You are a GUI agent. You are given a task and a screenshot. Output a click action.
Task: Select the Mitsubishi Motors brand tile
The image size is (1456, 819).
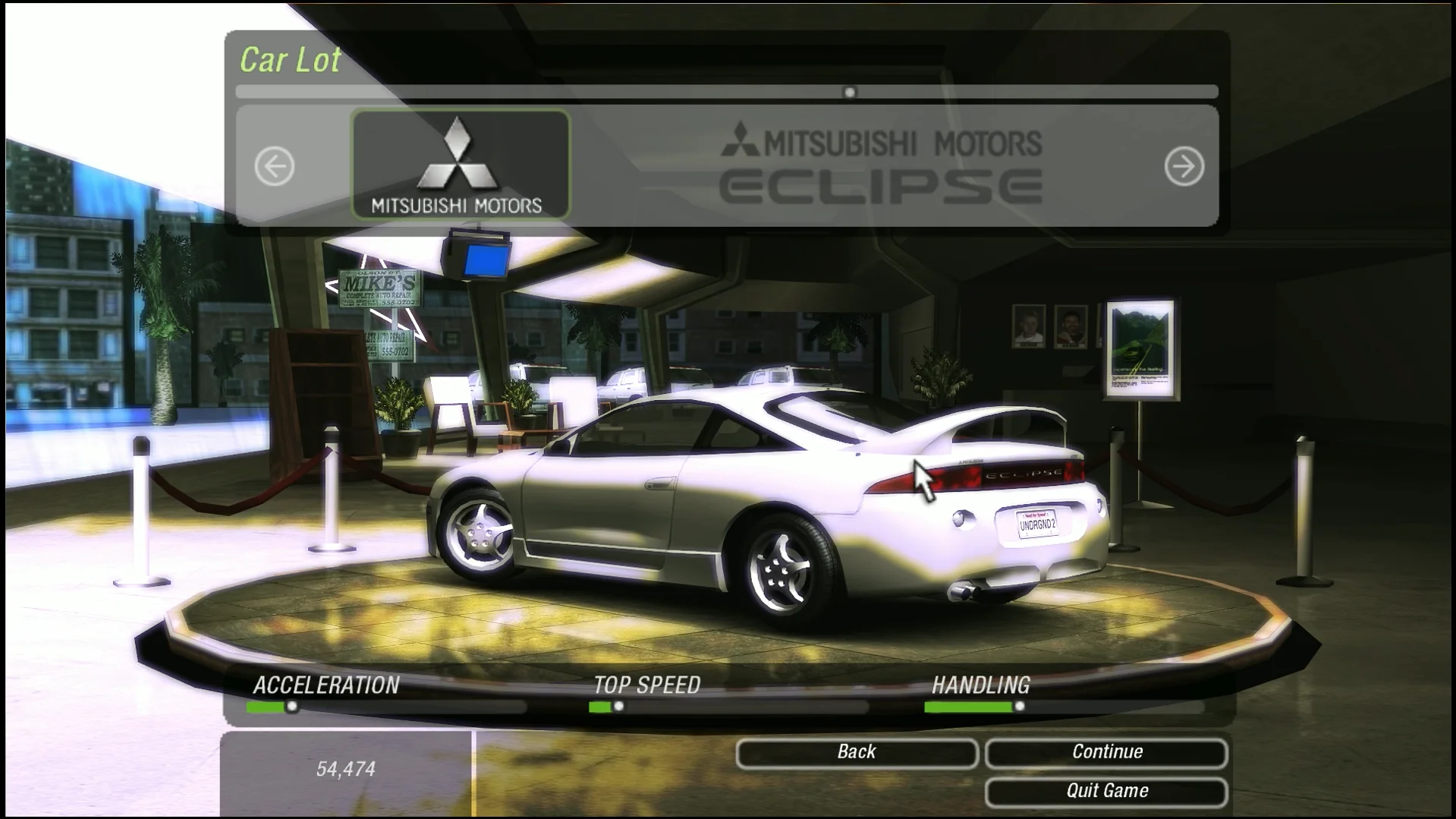[x=461, y=165]
